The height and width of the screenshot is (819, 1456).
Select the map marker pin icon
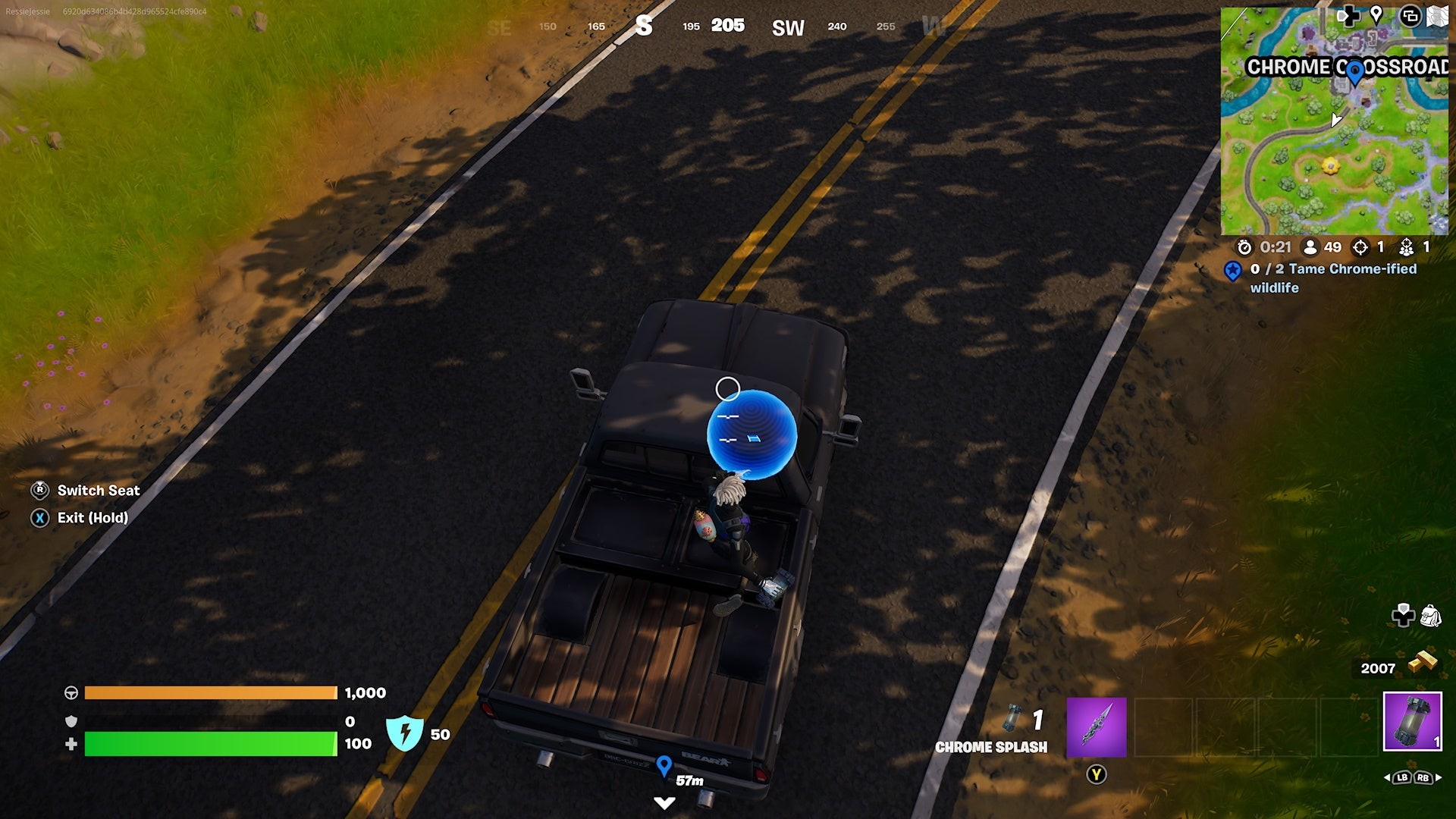click(x=1376, y=14)
